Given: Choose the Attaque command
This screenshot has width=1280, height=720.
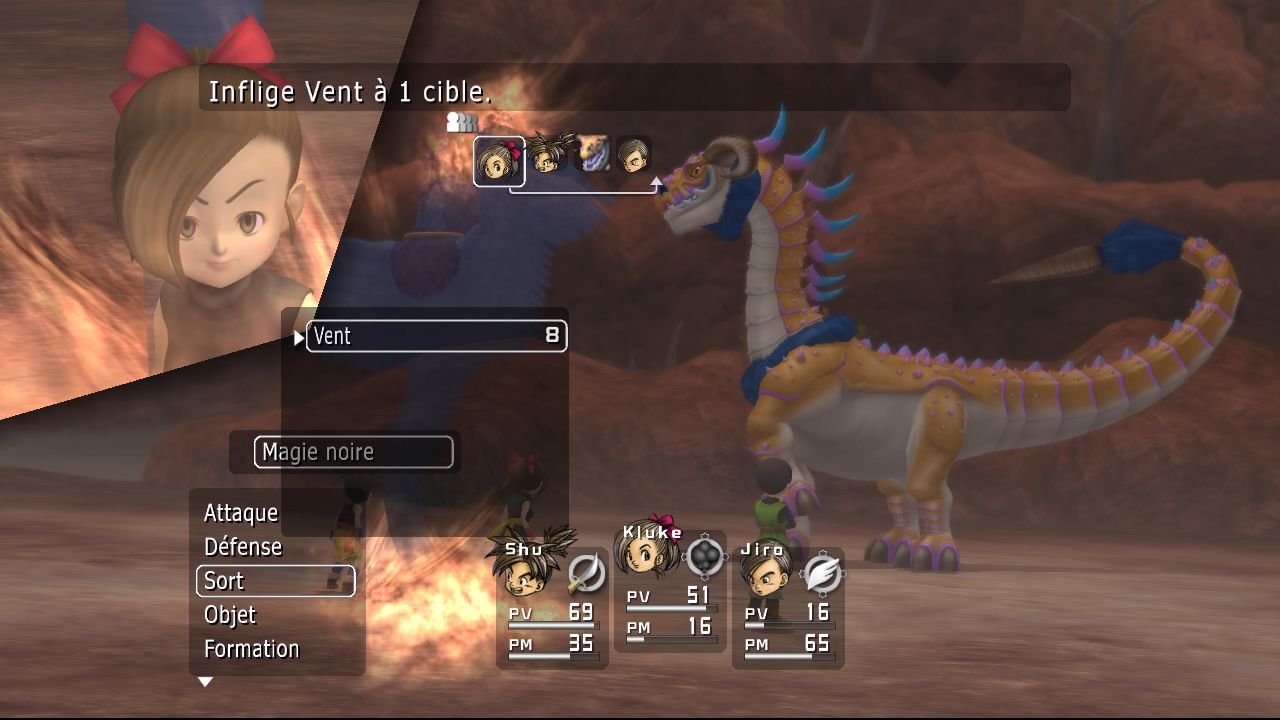Looking at the screenshot, I should [x=241, y=513].
